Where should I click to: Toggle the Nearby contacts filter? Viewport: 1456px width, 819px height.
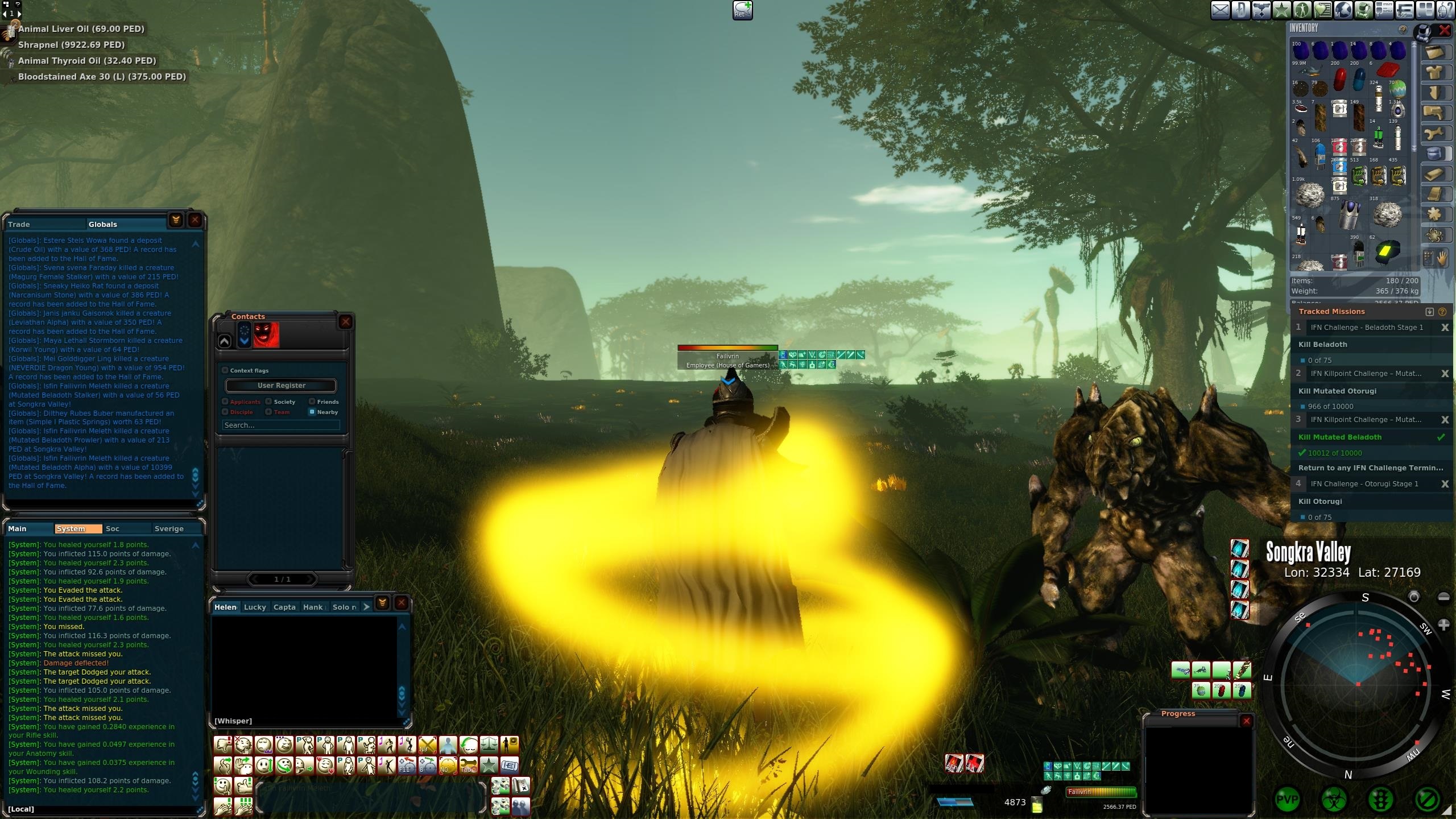(x=312, y=412)
